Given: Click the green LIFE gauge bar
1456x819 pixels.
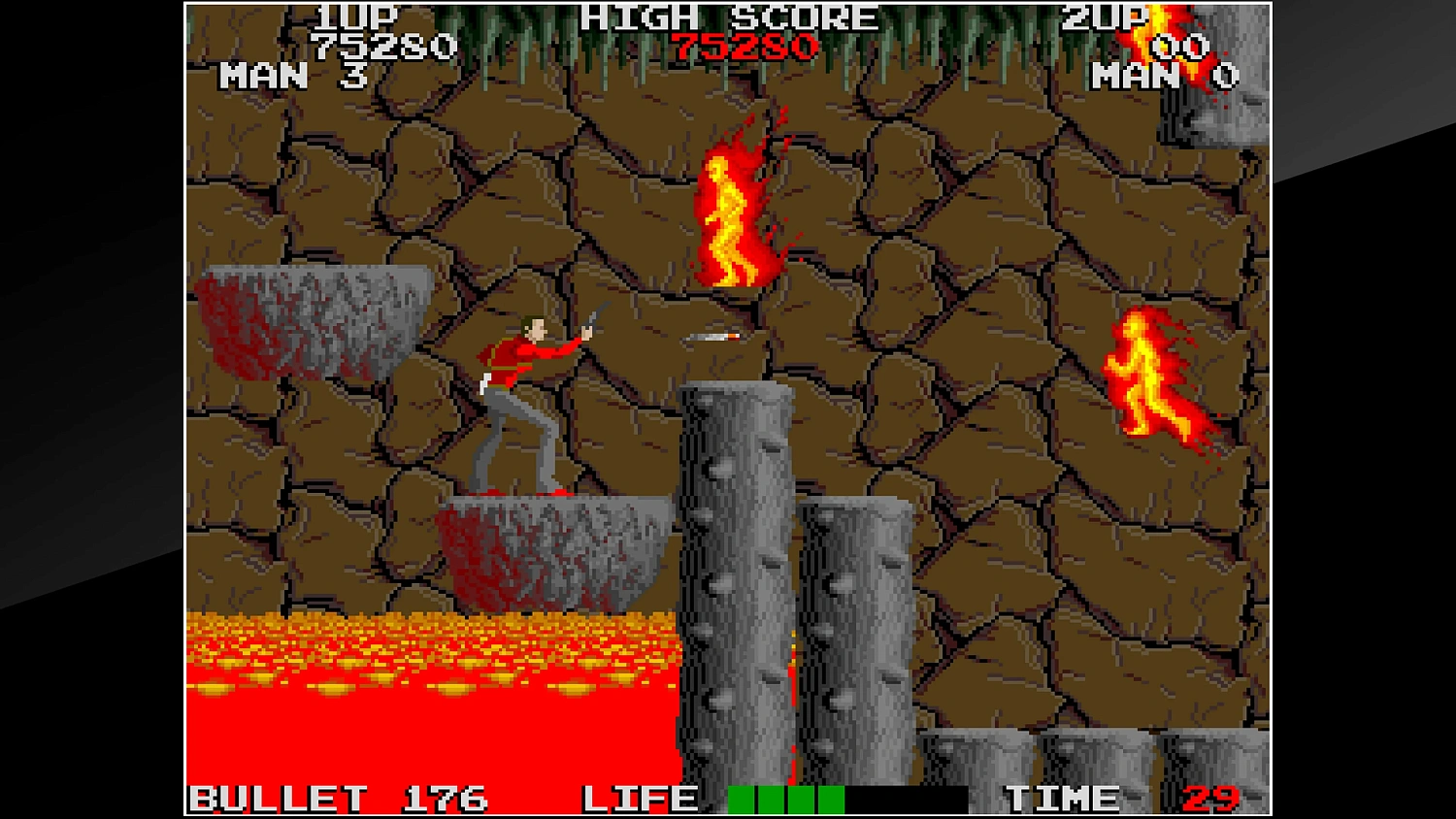Looking at the screenshot, I should 786,799.
